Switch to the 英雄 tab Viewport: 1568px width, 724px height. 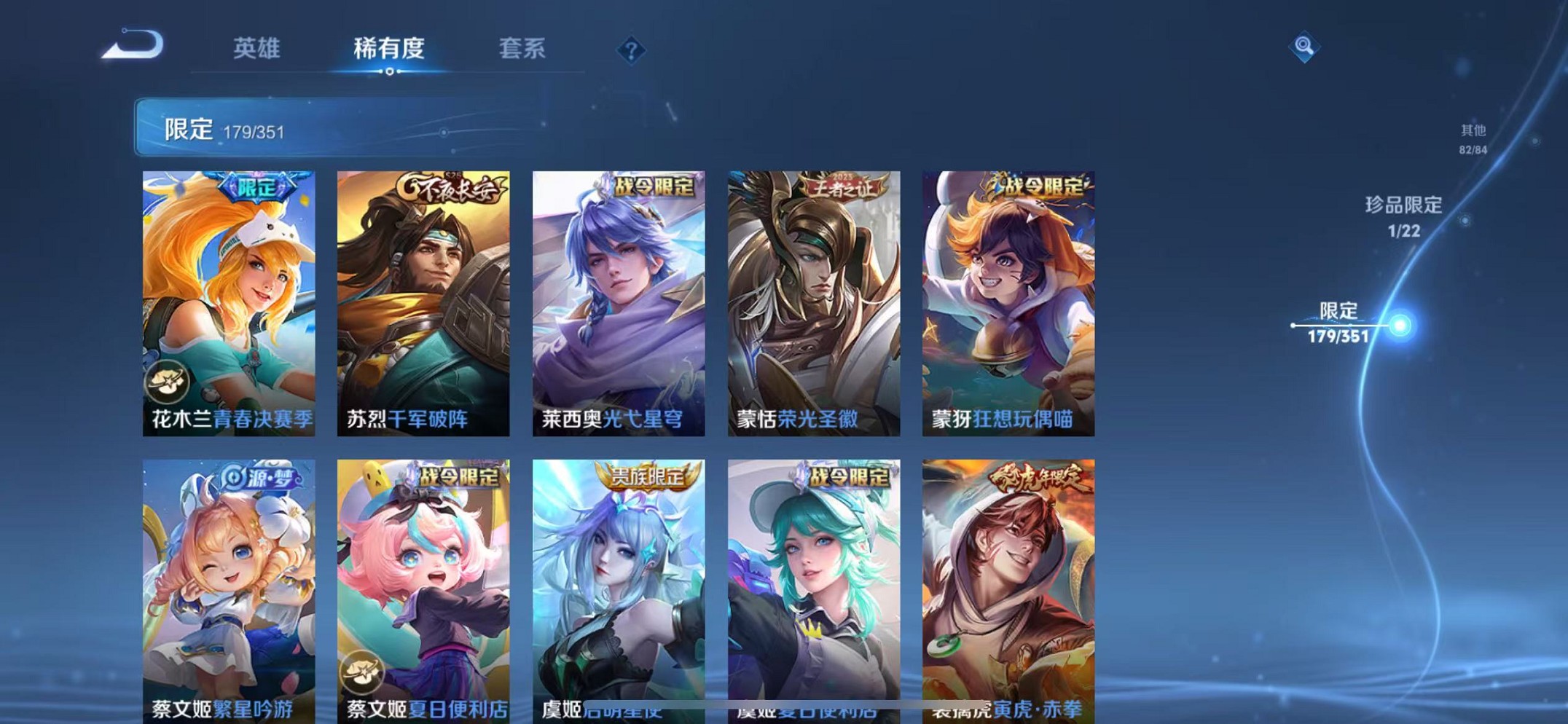[256, 49]
